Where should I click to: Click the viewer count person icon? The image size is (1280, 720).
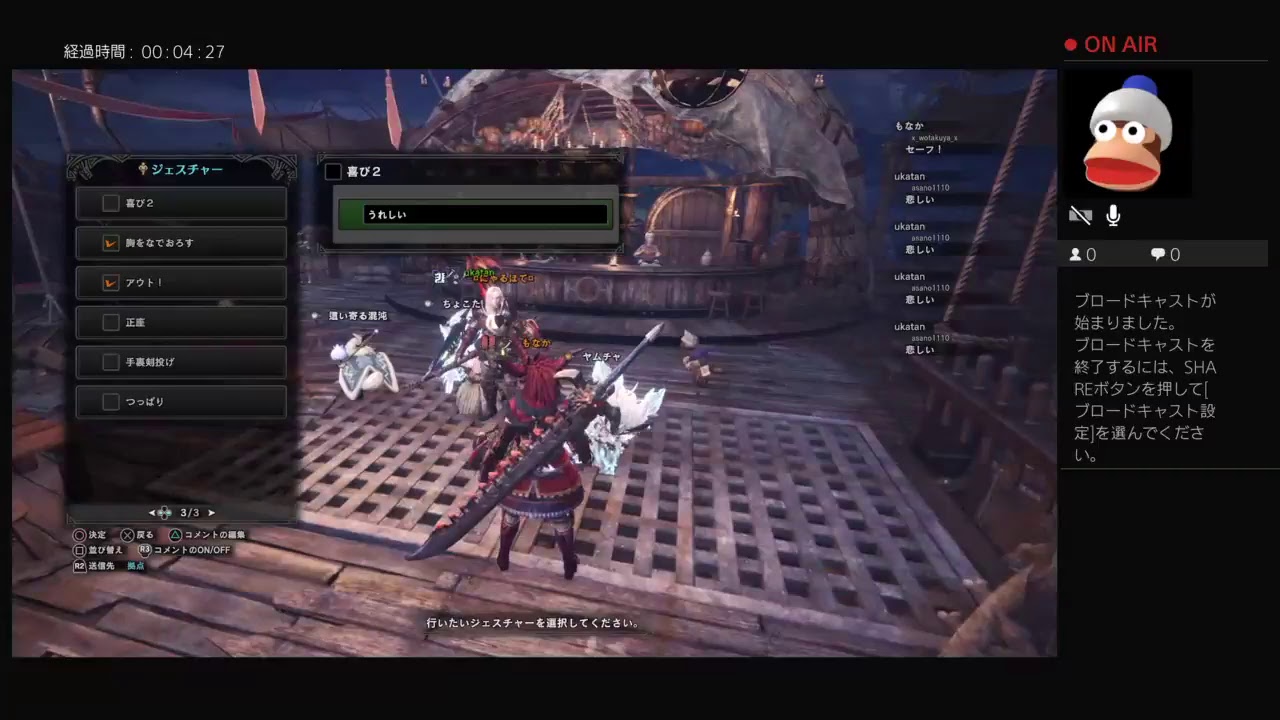coord(1074,254)
